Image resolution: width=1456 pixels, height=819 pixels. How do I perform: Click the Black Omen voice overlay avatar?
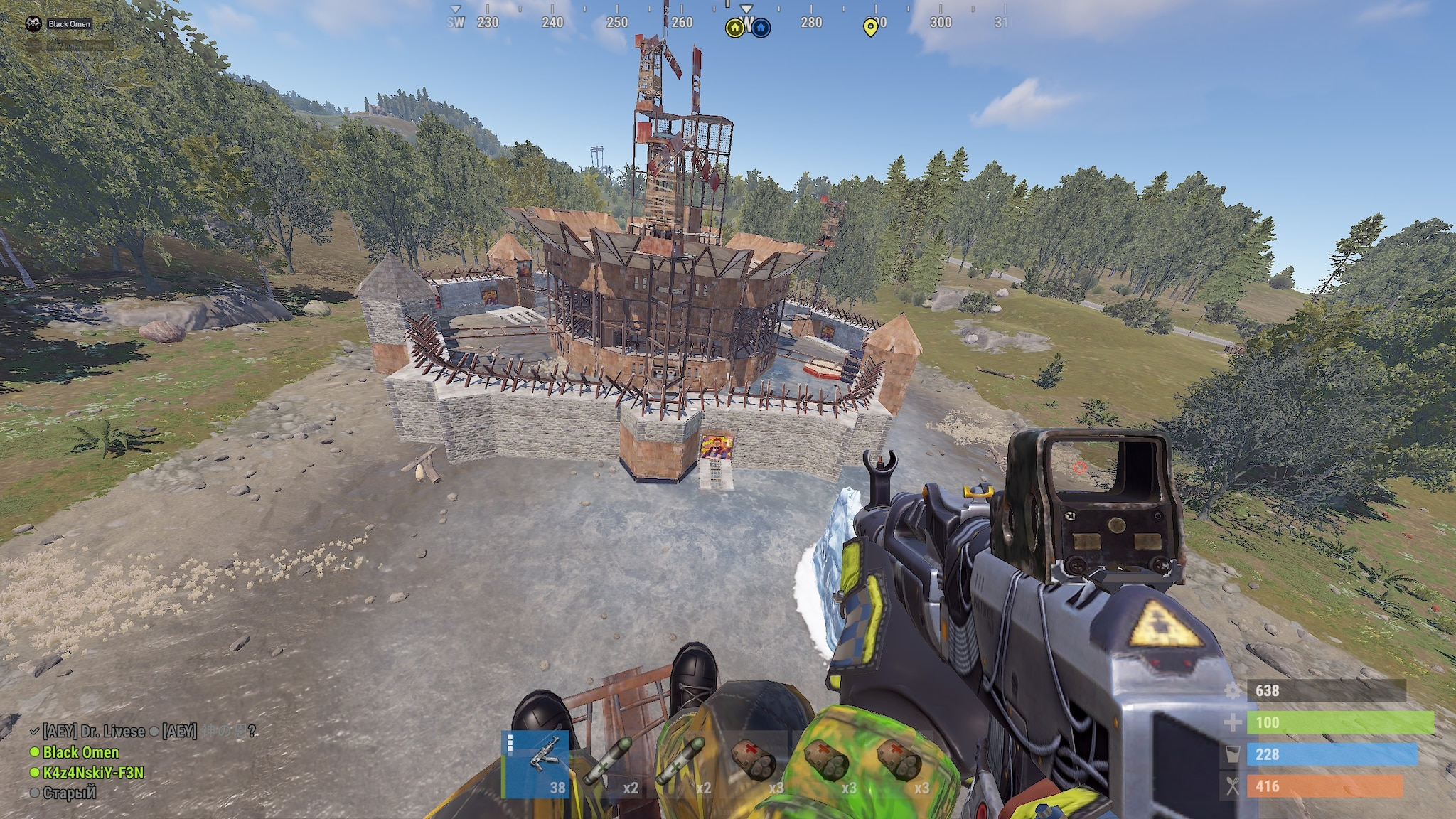[33, 24]
